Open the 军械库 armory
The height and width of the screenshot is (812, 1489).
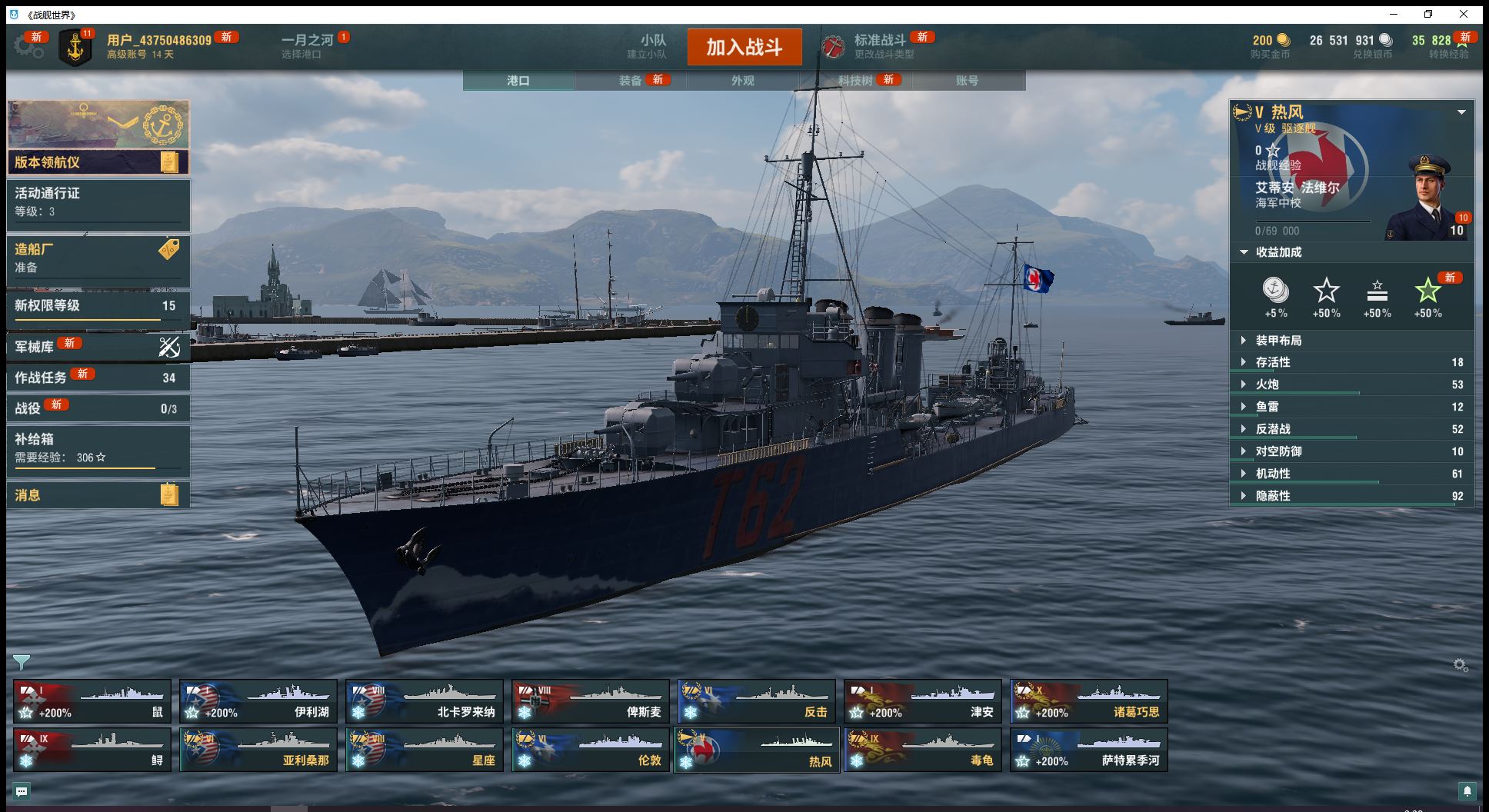[x=98, y=347]
